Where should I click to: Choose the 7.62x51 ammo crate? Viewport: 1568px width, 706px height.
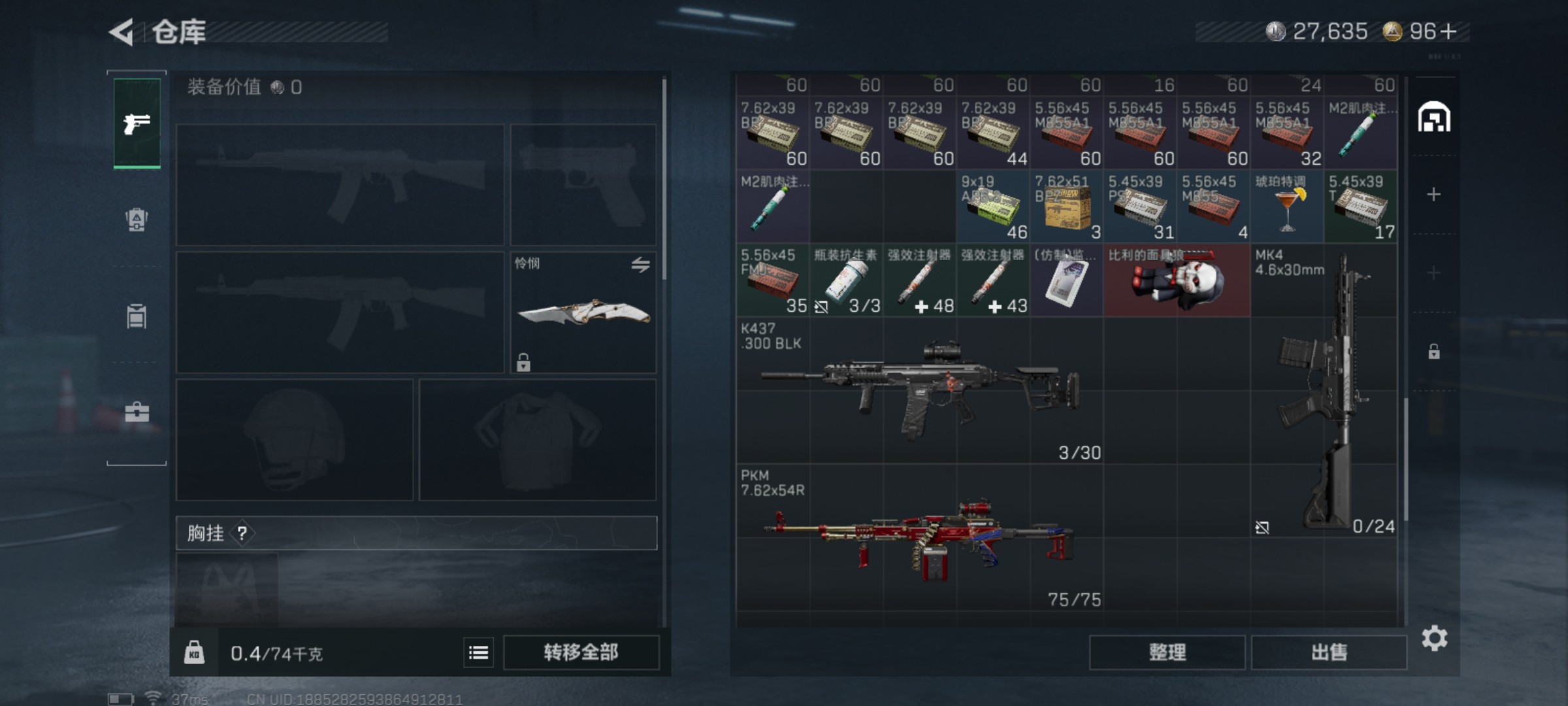click(1066, 207)
